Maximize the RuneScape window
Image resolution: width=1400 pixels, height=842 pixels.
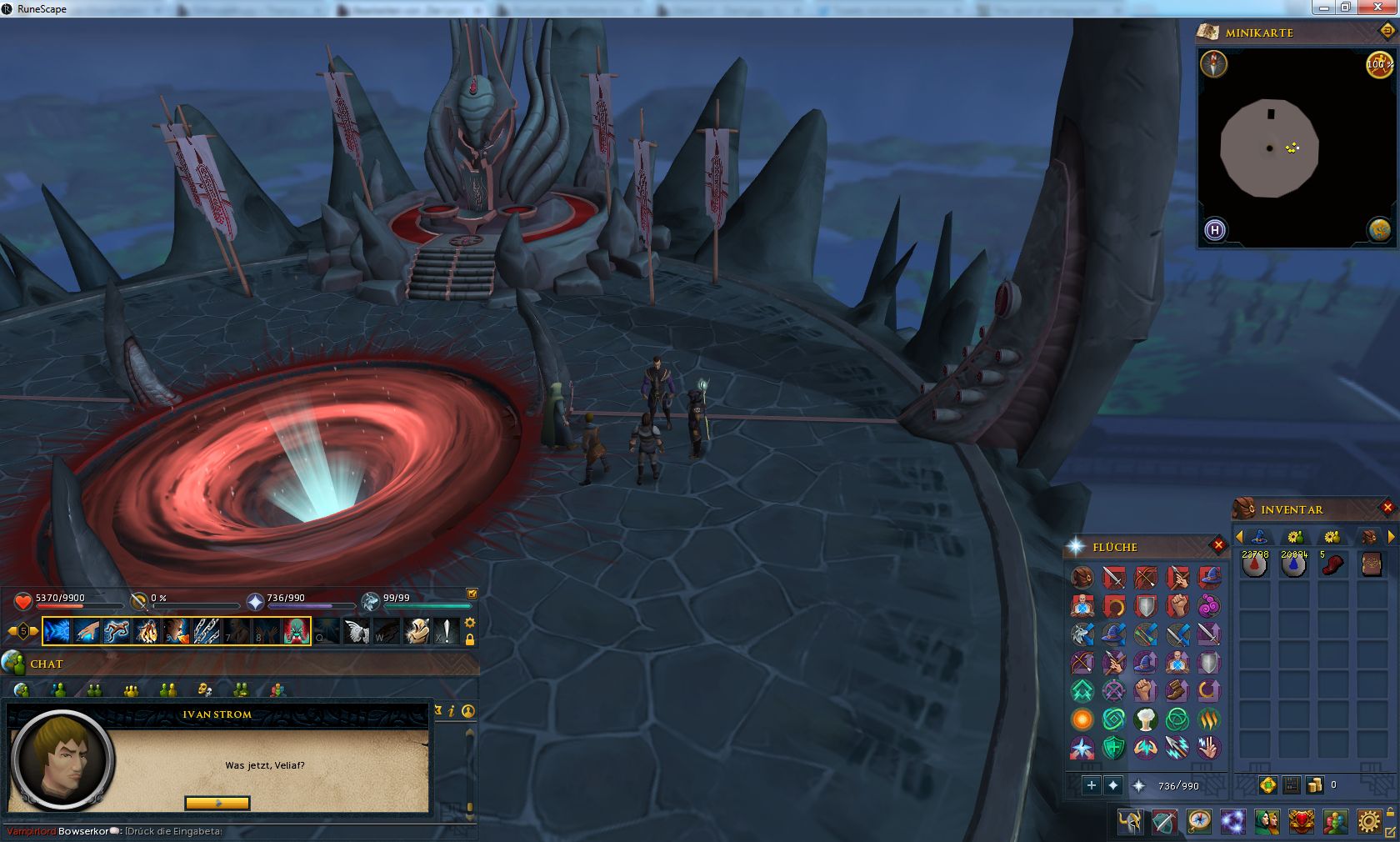(1346, 8)
